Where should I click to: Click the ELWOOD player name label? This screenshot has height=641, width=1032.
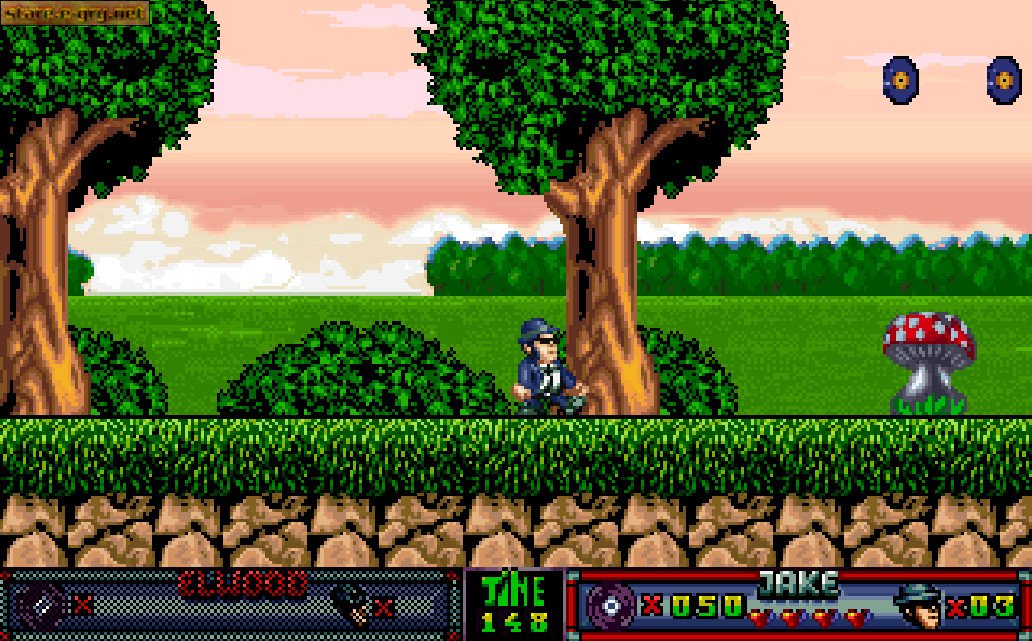[243, 583]
